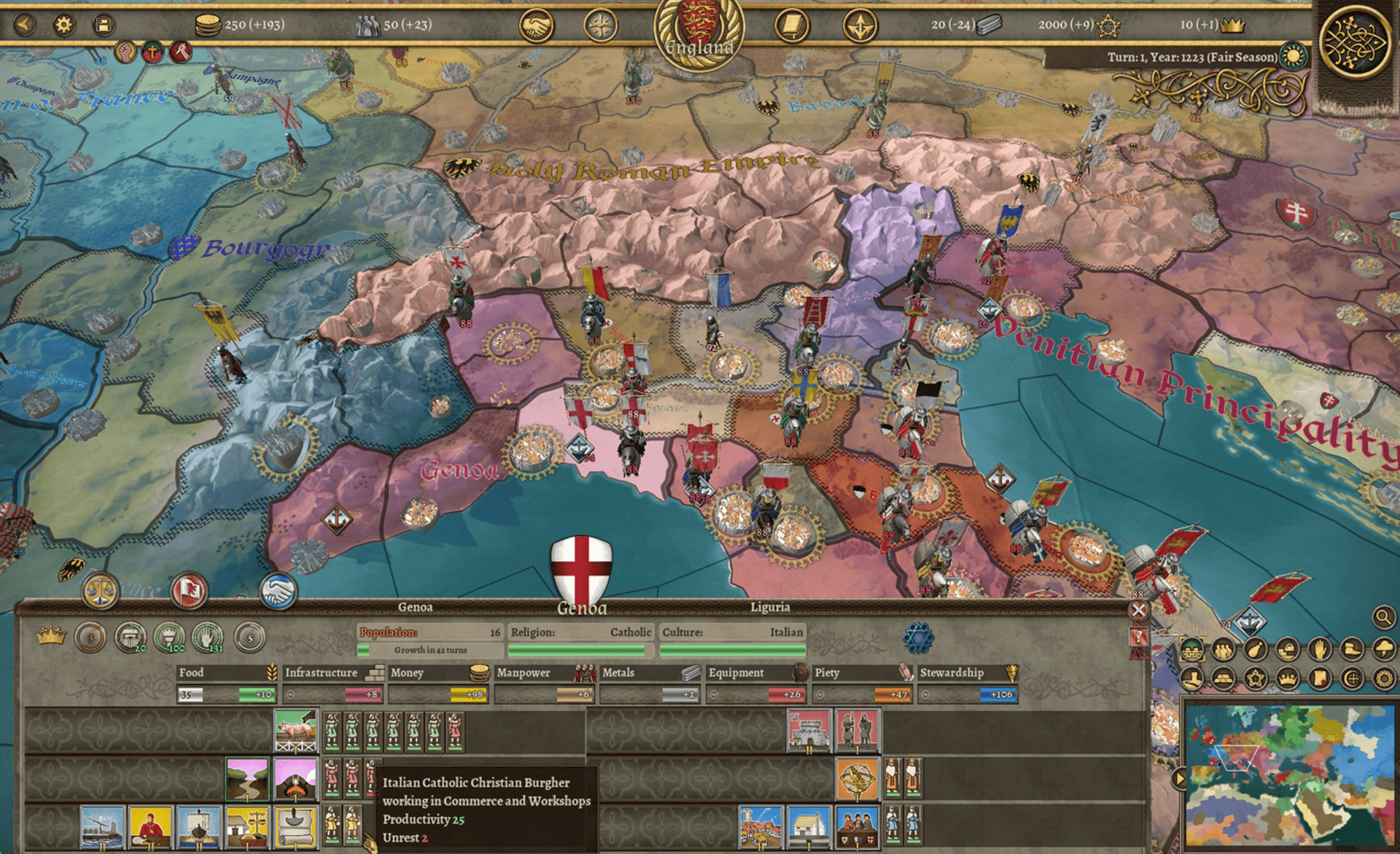Toggle the storm cloud weather map filter
The image size is (1400, 854).
[1383, 648]
